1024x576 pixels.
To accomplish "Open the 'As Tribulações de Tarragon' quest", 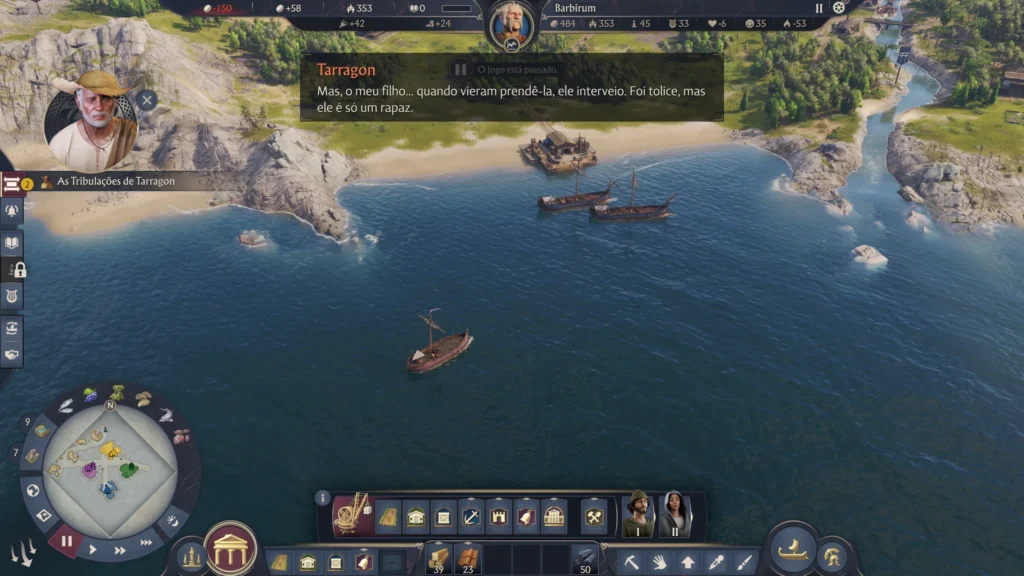I will (x=108, y=182).
